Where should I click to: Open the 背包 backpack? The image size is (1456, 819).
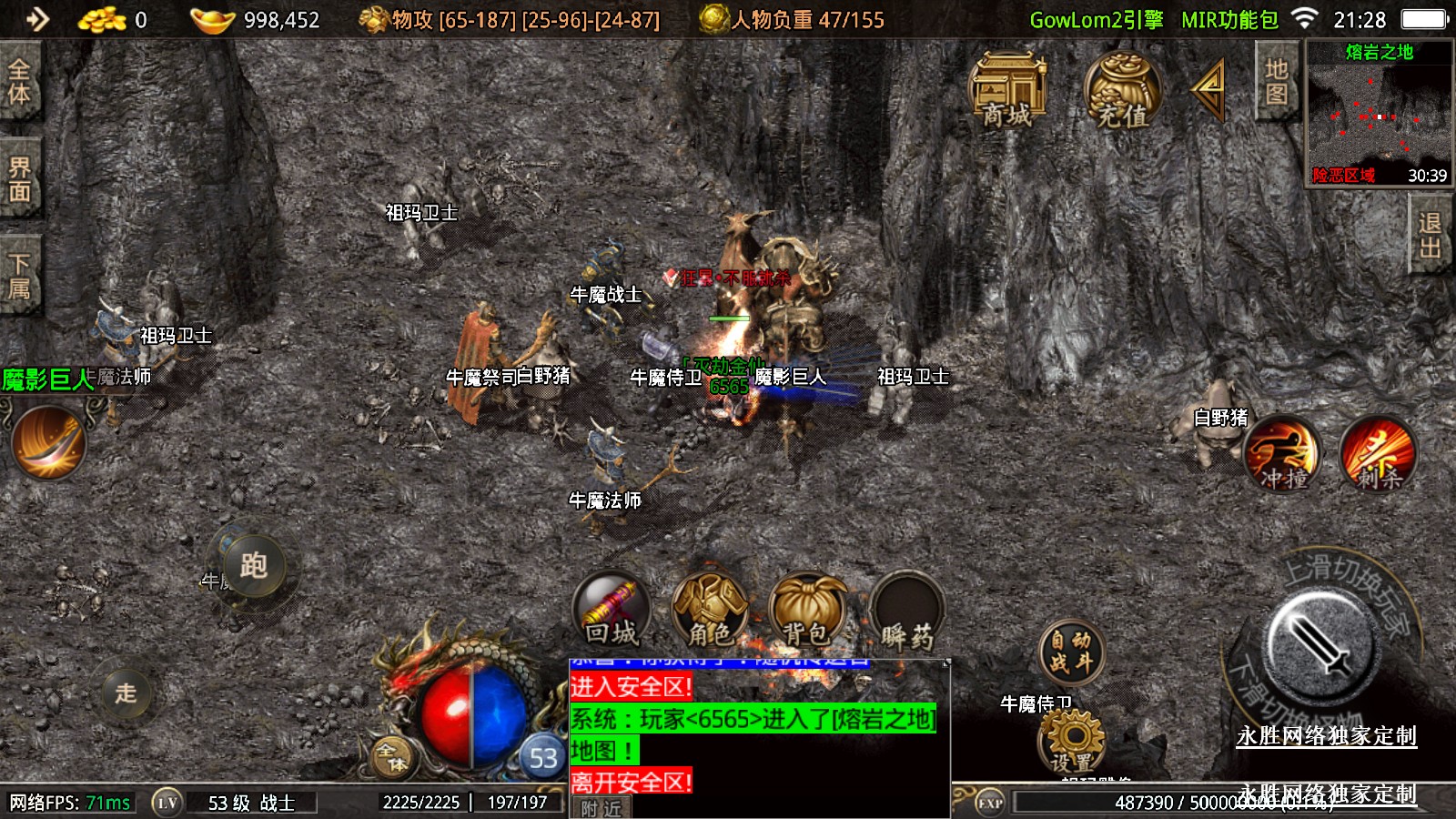[807, 612]
